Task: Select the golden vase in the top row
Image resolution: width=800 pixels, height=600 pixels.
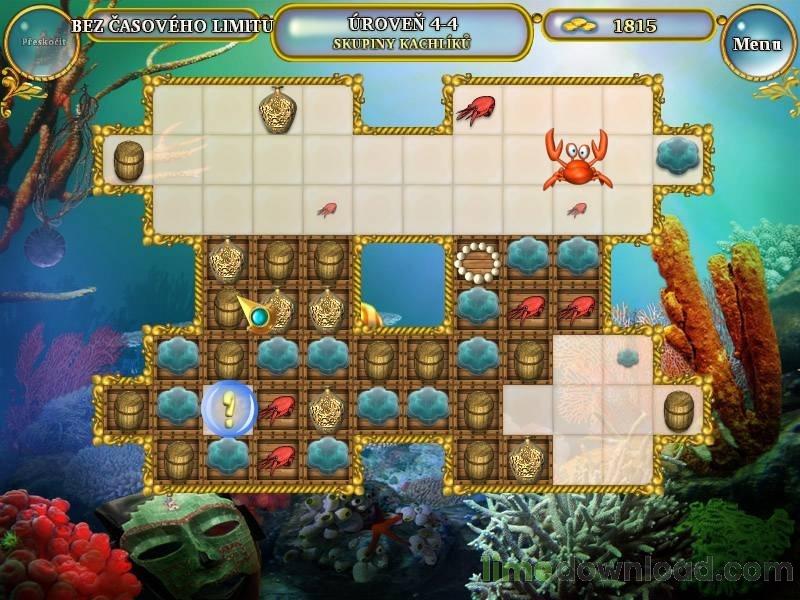Action: 278,110
